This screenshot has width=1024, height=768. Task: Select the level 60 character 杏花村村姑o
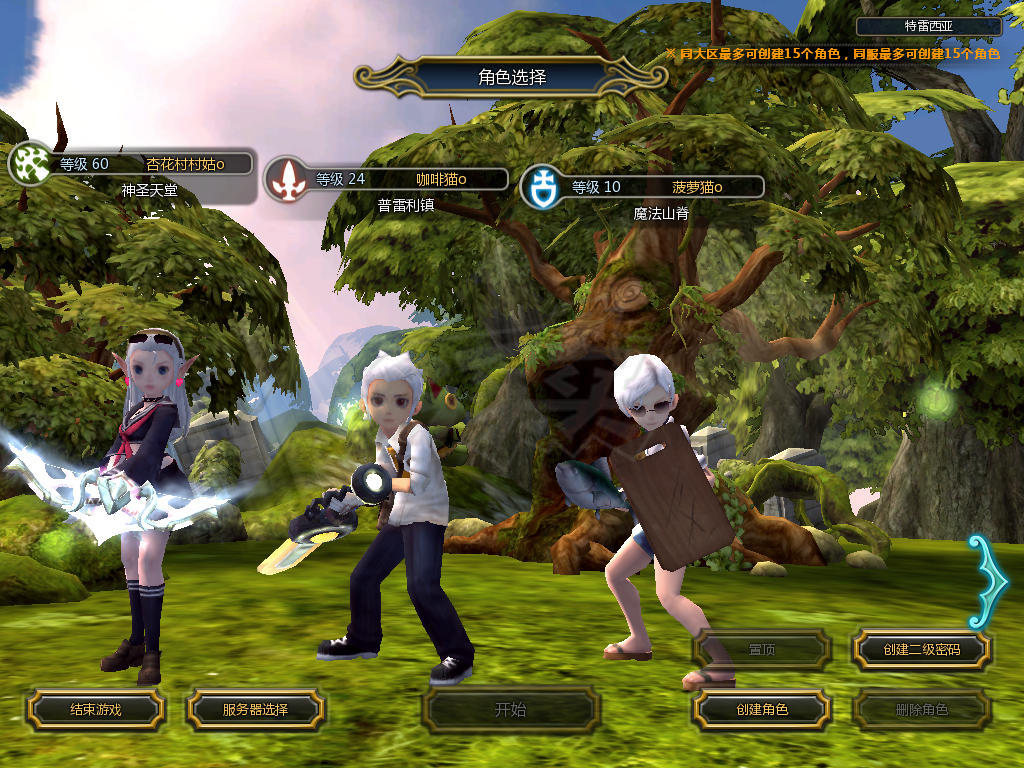pyautogui.click(x=150, y=164)
